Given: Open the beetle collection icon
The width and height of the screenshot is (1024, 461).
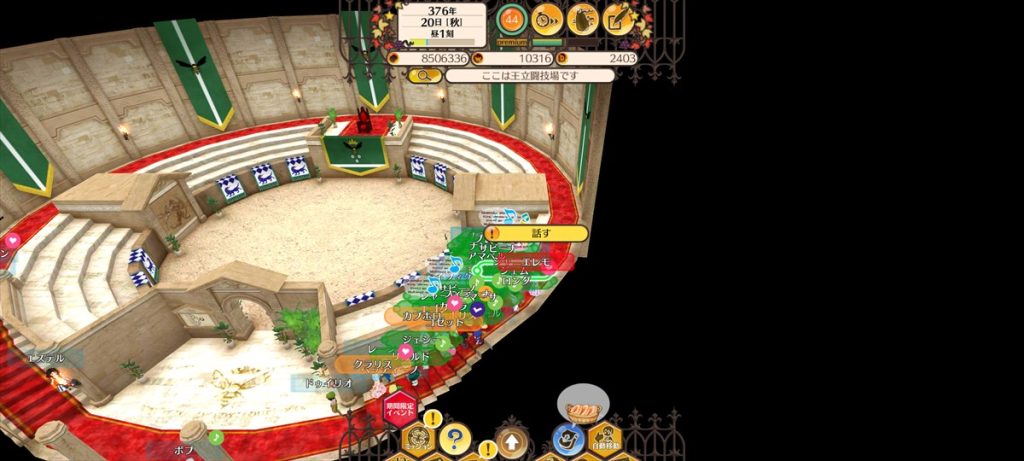Looking at the screenshot, I should [x=583, y=18].
